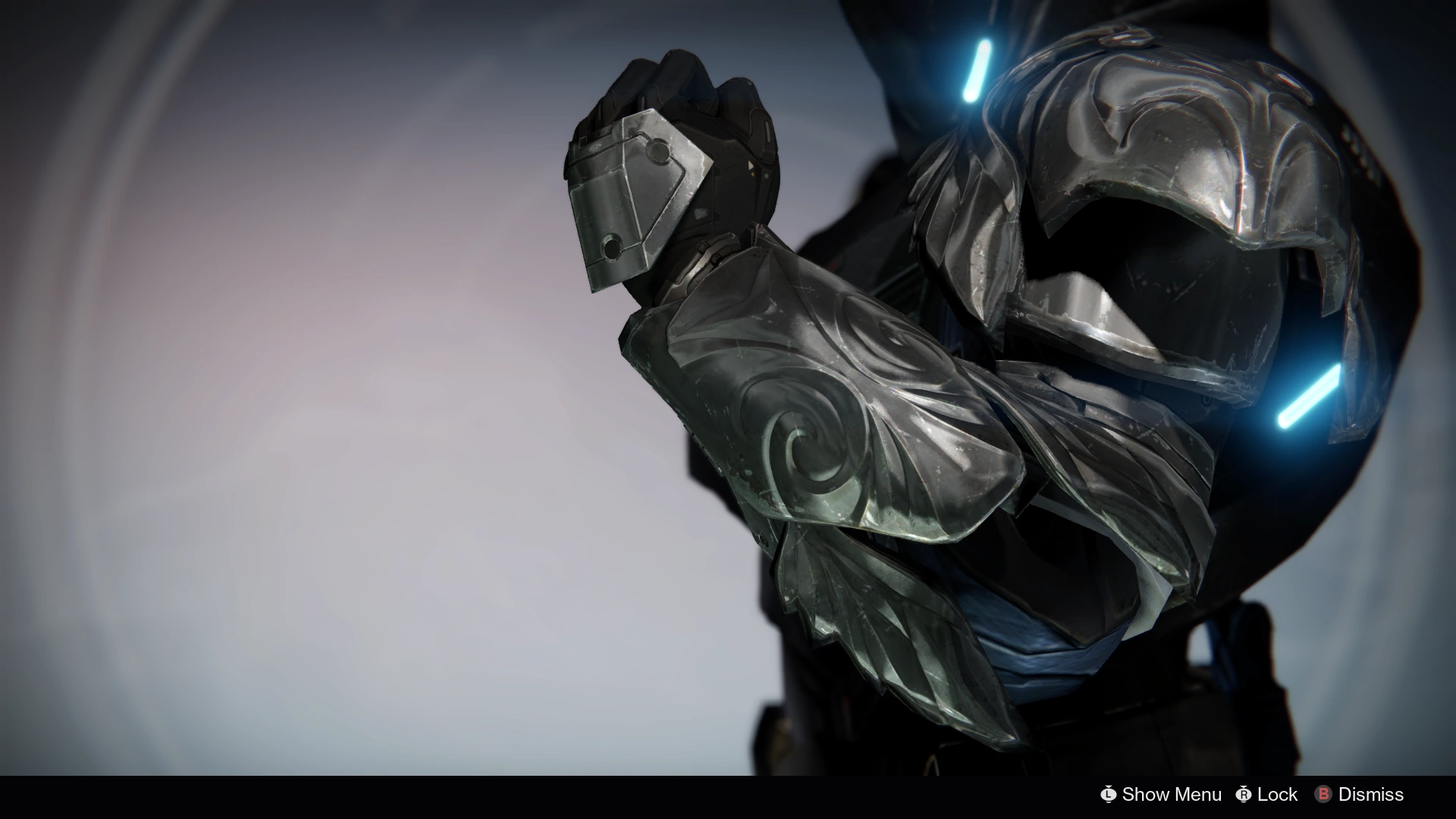Toggle Dismiss for the armor piece
Image resolution: width=1456 pixels, height=819 pixels.
(x=1371, y=795)
